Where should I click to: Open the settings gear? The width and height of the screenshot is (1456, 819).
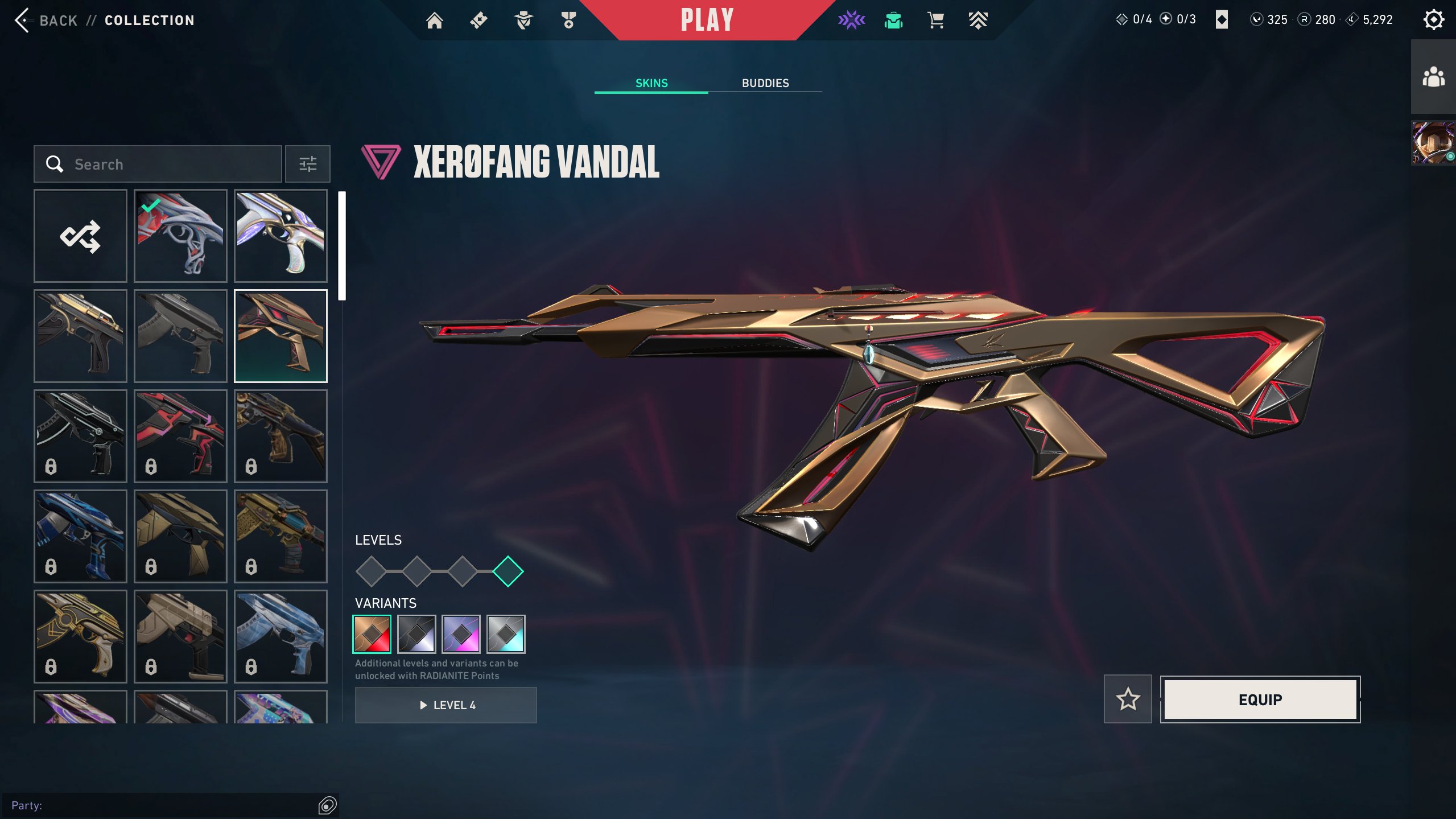[x=1433, y=20]
